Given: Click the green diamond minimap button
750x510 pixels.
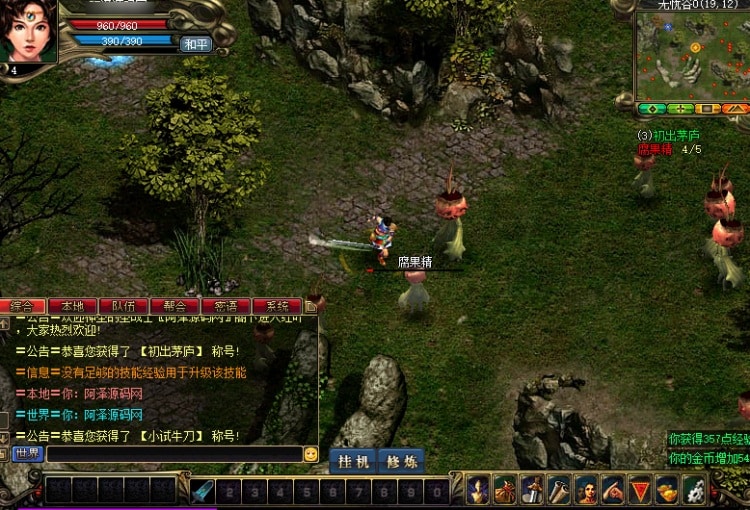Looking at the screenshot, I should (652, 108).
